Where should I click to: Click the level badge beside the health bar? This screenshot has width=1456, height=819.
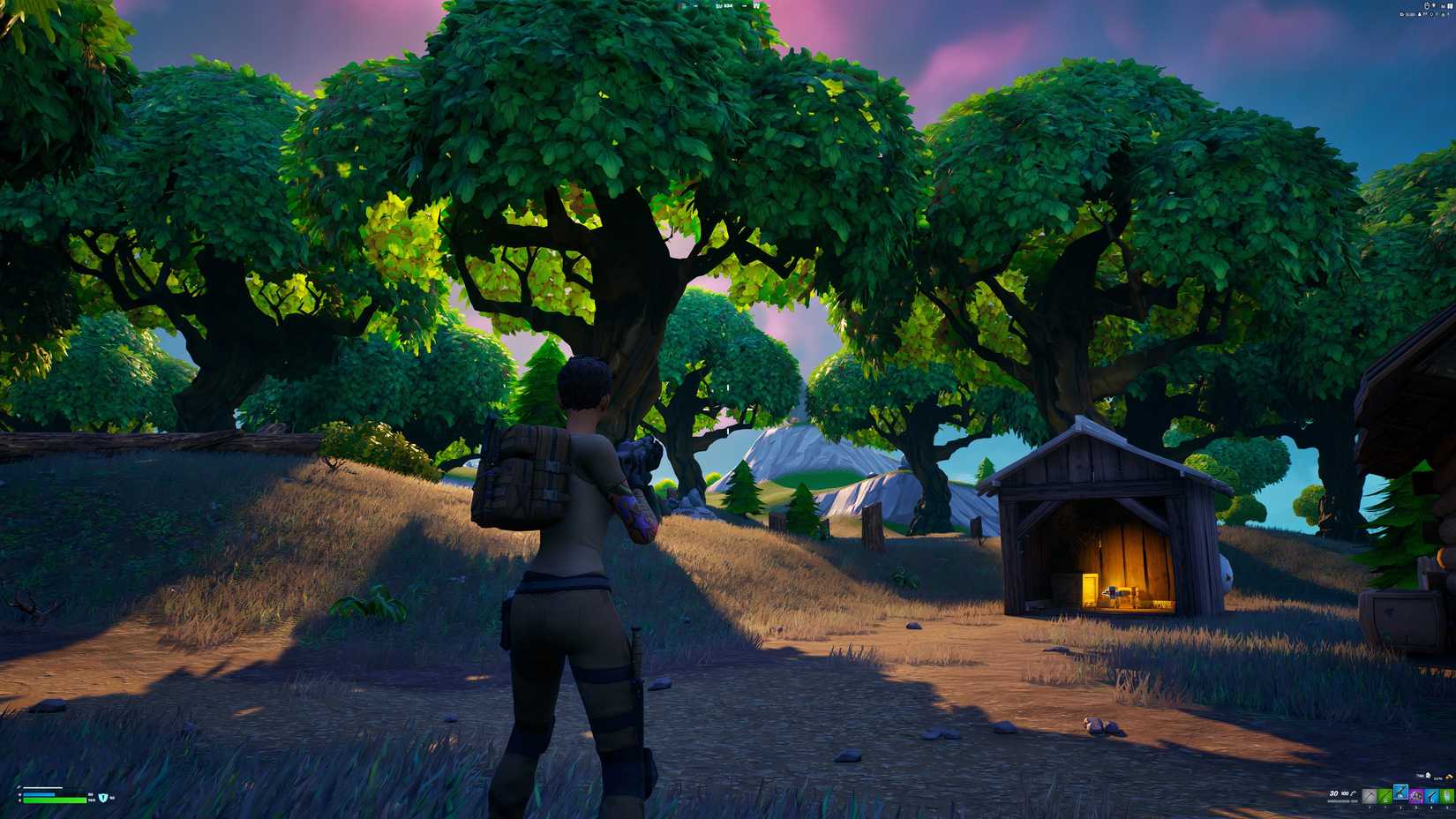point(103,797)
